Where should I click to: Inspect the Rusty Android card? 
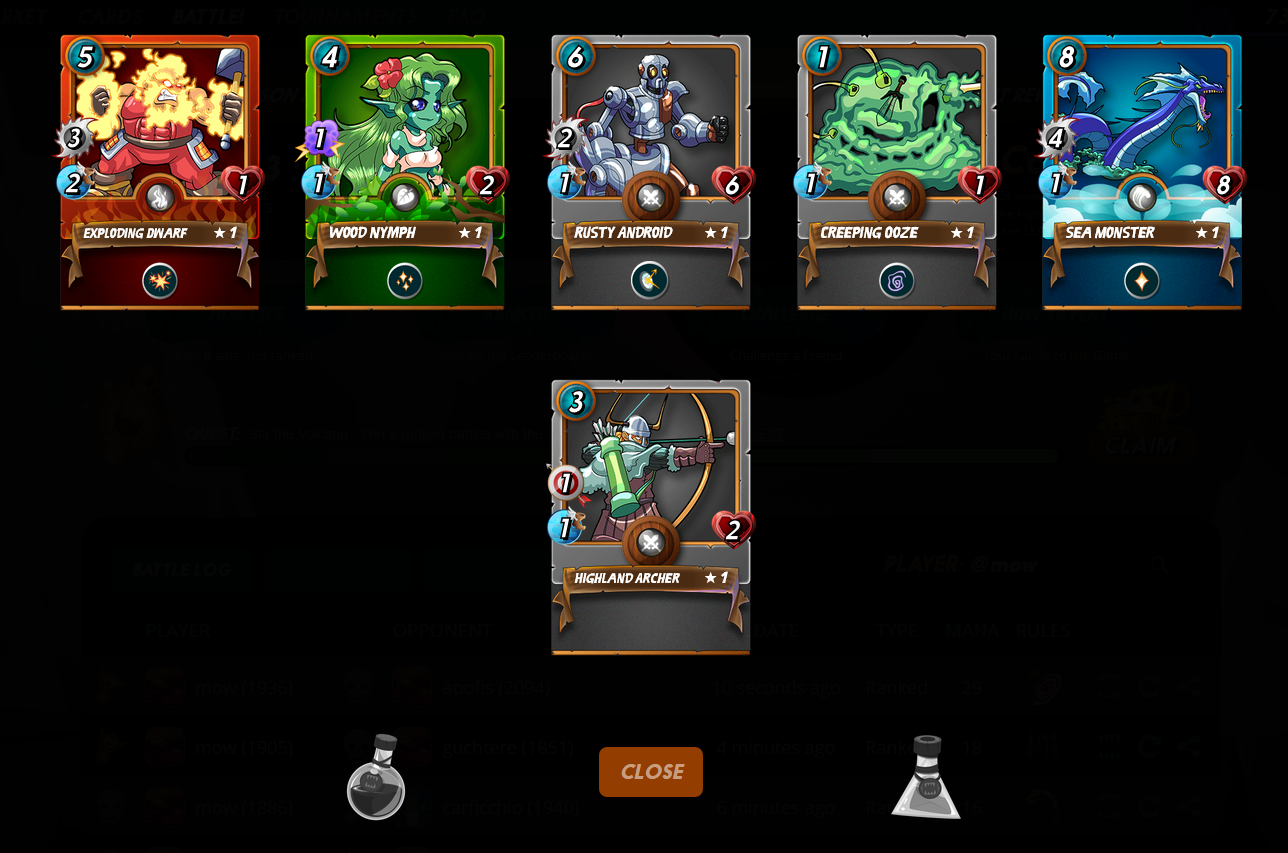point(650,172)
